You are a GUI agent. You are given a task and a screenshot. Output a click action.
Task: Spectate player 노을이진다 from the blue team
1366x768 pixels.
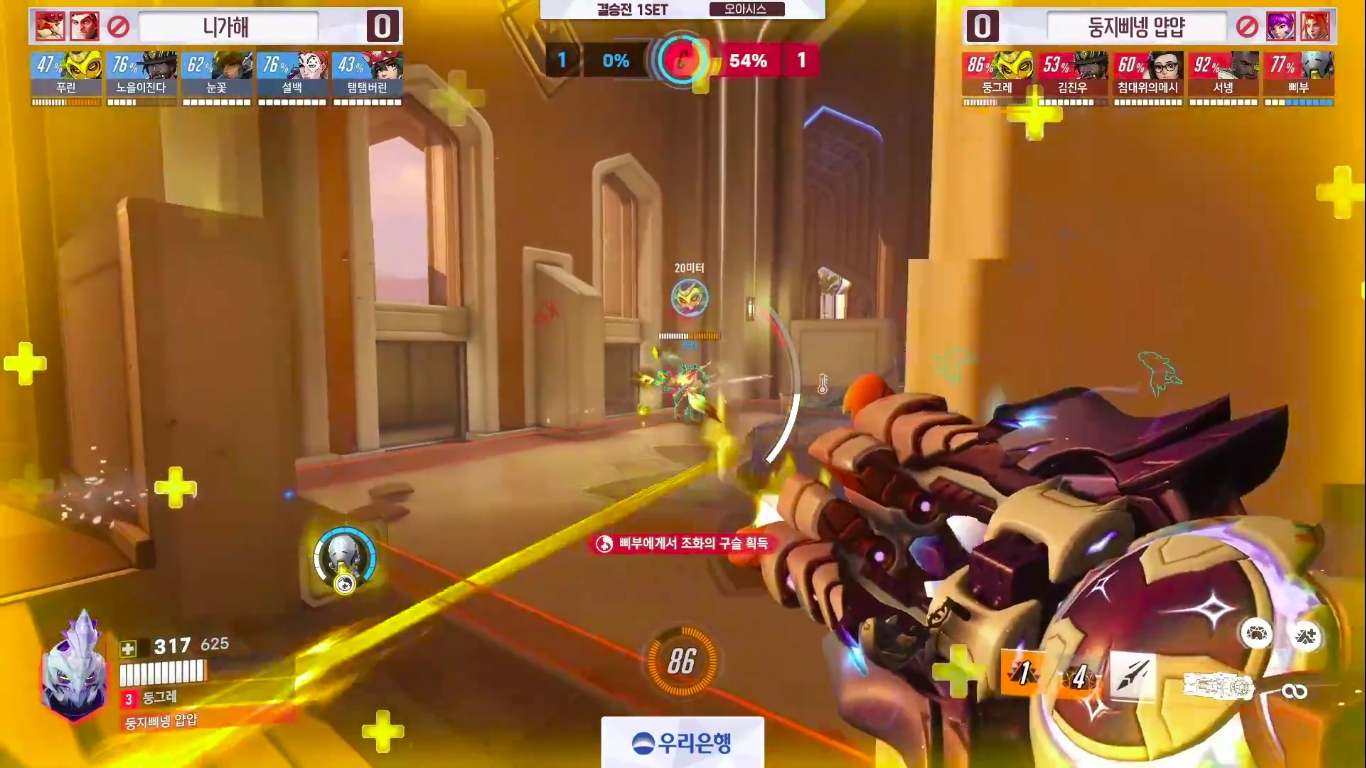(x=141, y=75)
